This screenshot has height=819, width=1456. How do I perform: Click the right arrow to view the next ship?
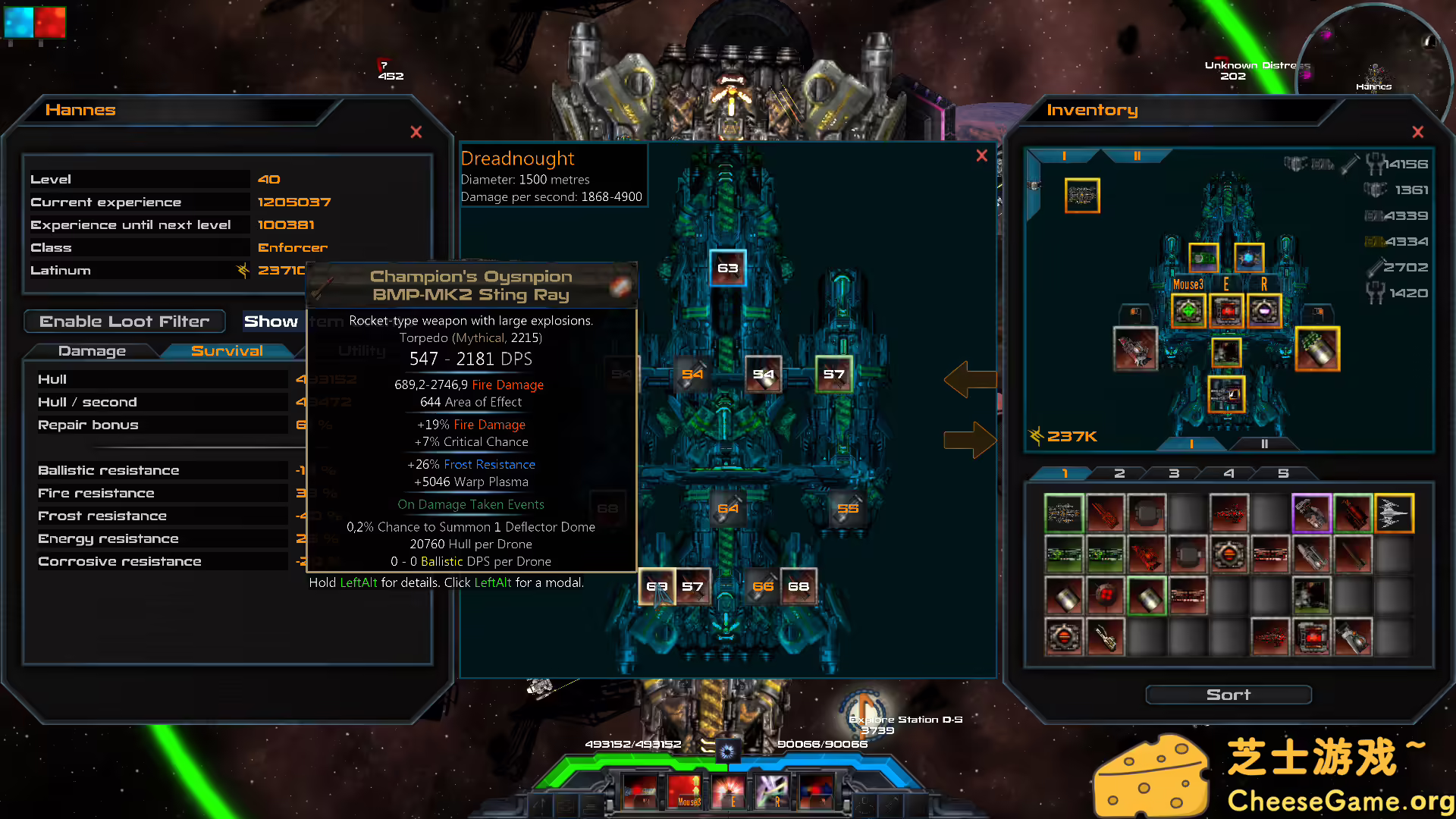pos(971,440)
